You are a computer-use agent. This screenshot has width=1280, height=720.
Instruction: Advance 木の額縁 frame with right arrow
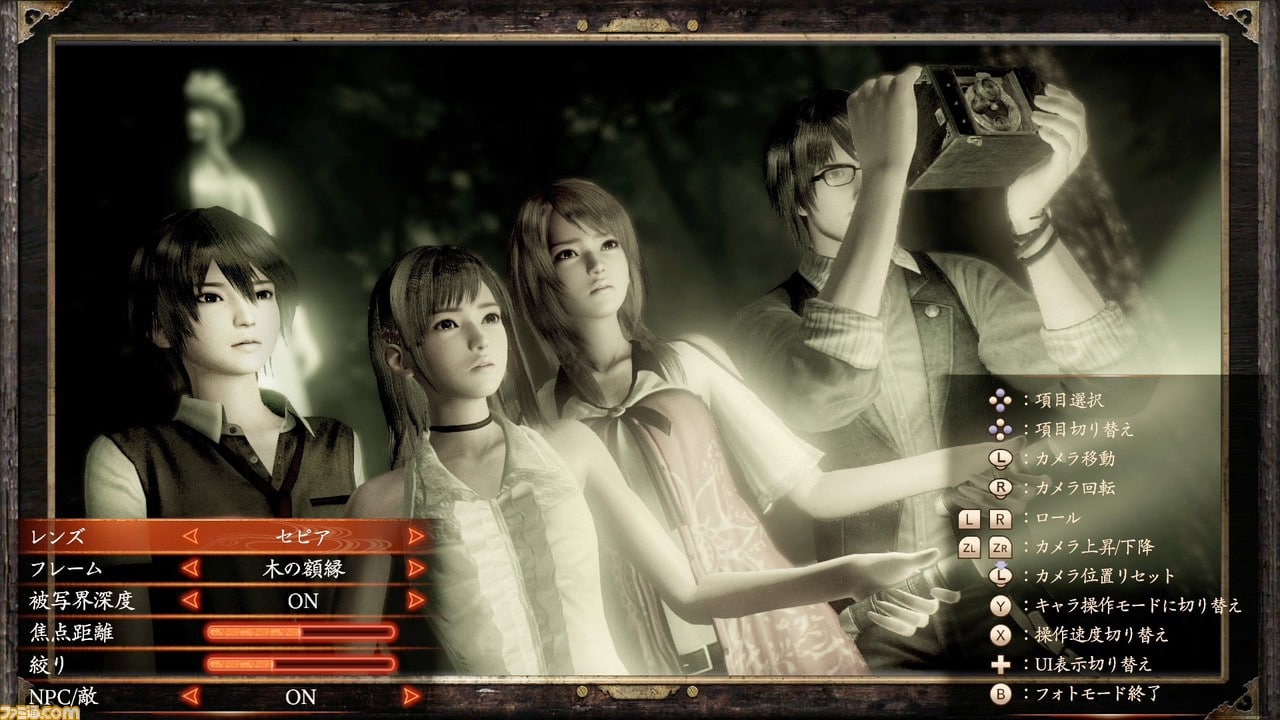[416, 569]
